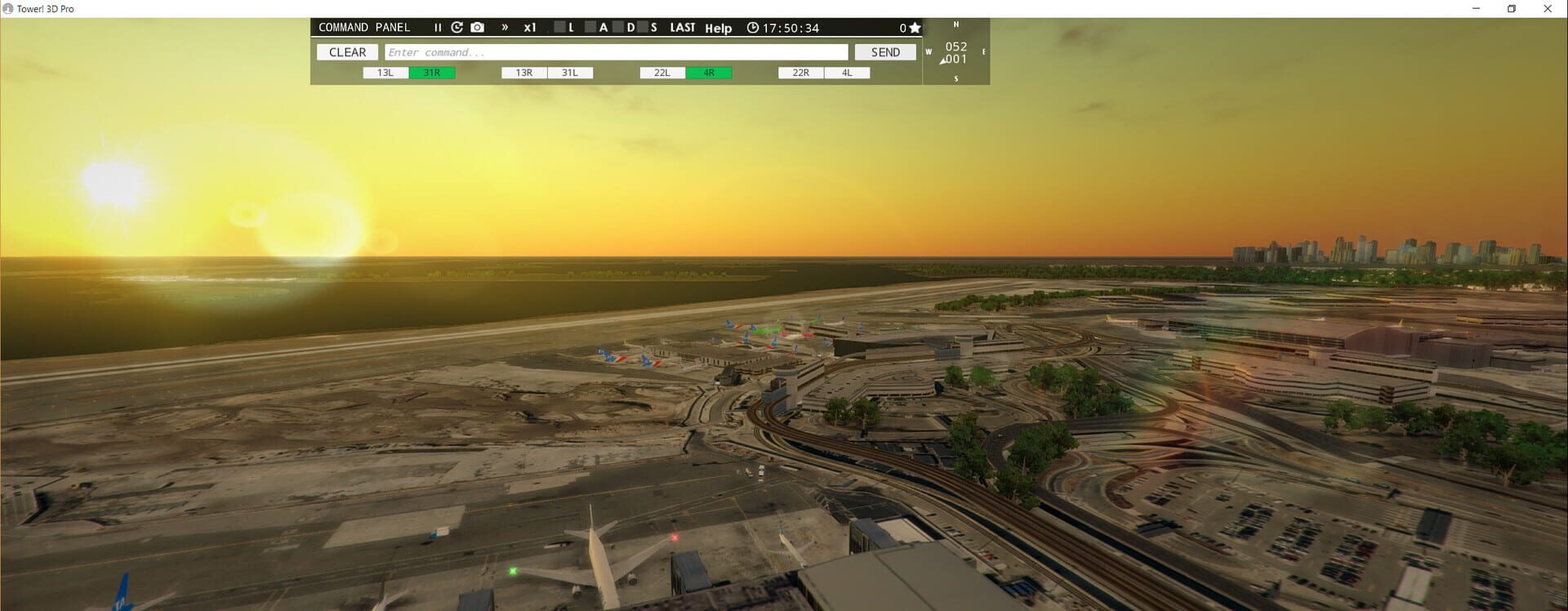Click the score star icon
The width and height of the screenshot is (1568, 611).
click(915, 27)
